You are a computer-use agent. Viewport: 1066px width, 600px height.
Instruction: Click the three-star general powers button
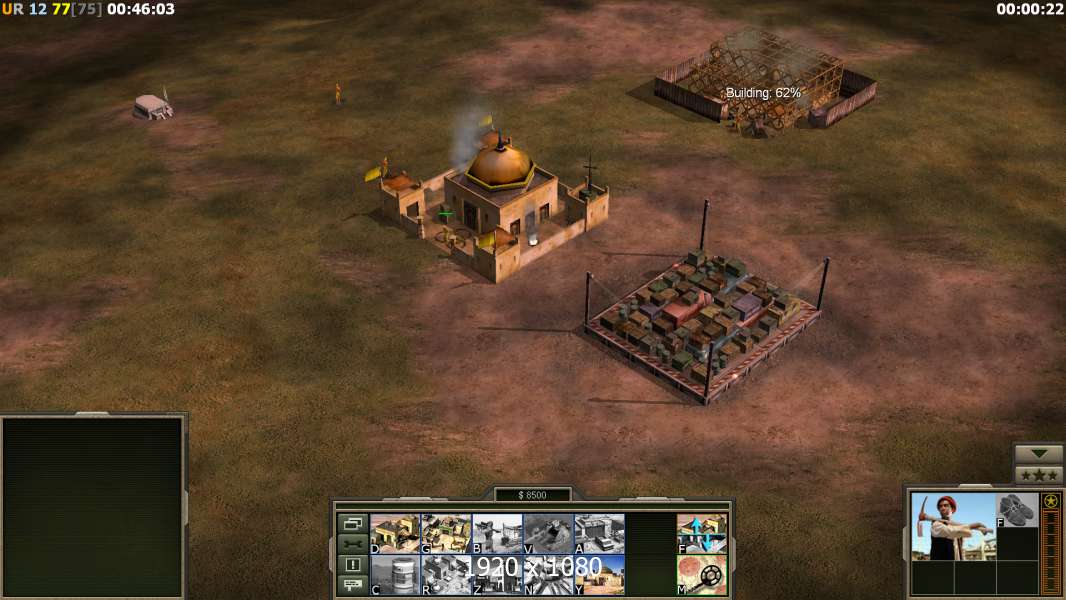click(1039, 475)
